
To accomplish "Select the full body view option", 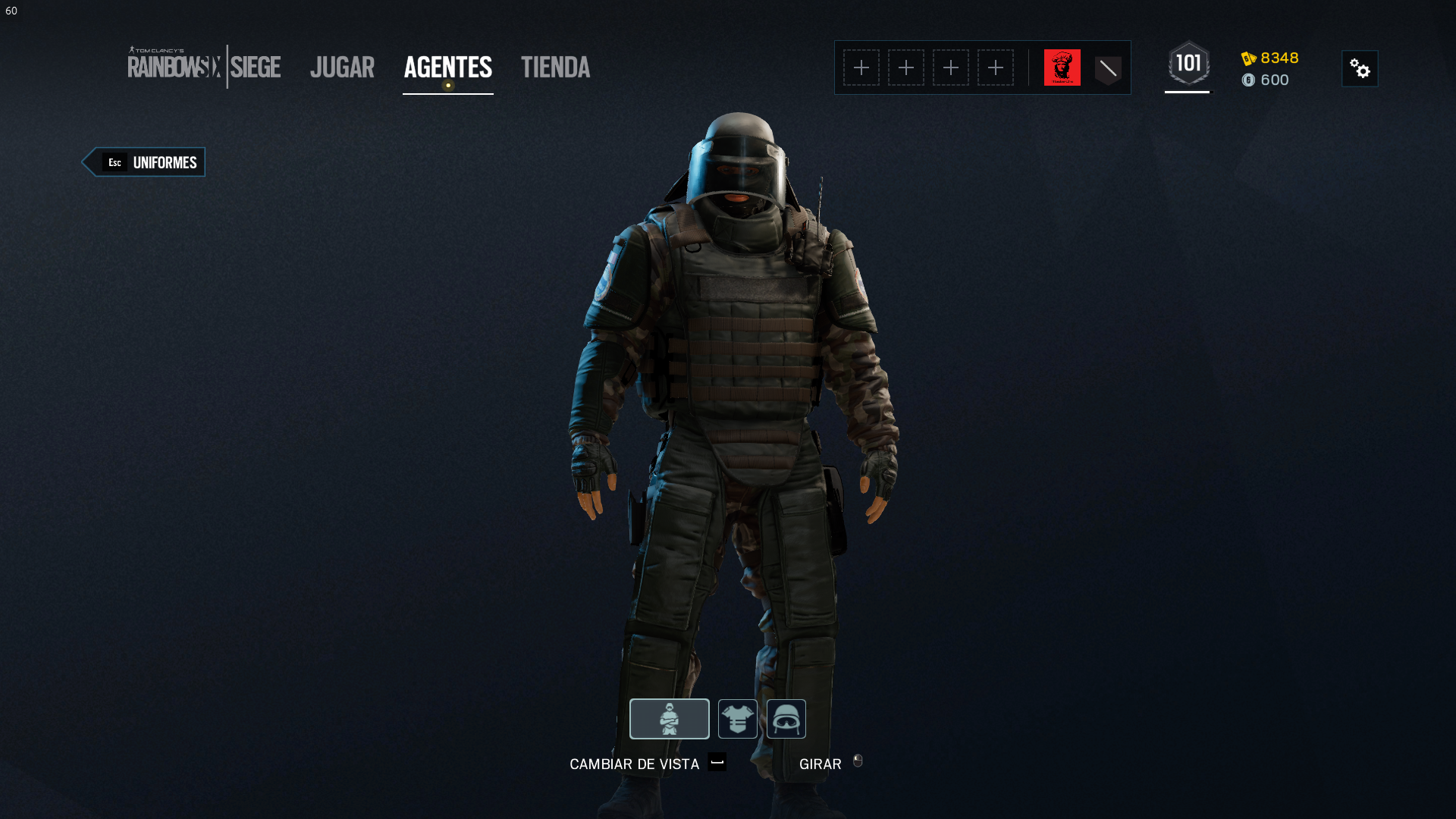I will click(669, 718).
